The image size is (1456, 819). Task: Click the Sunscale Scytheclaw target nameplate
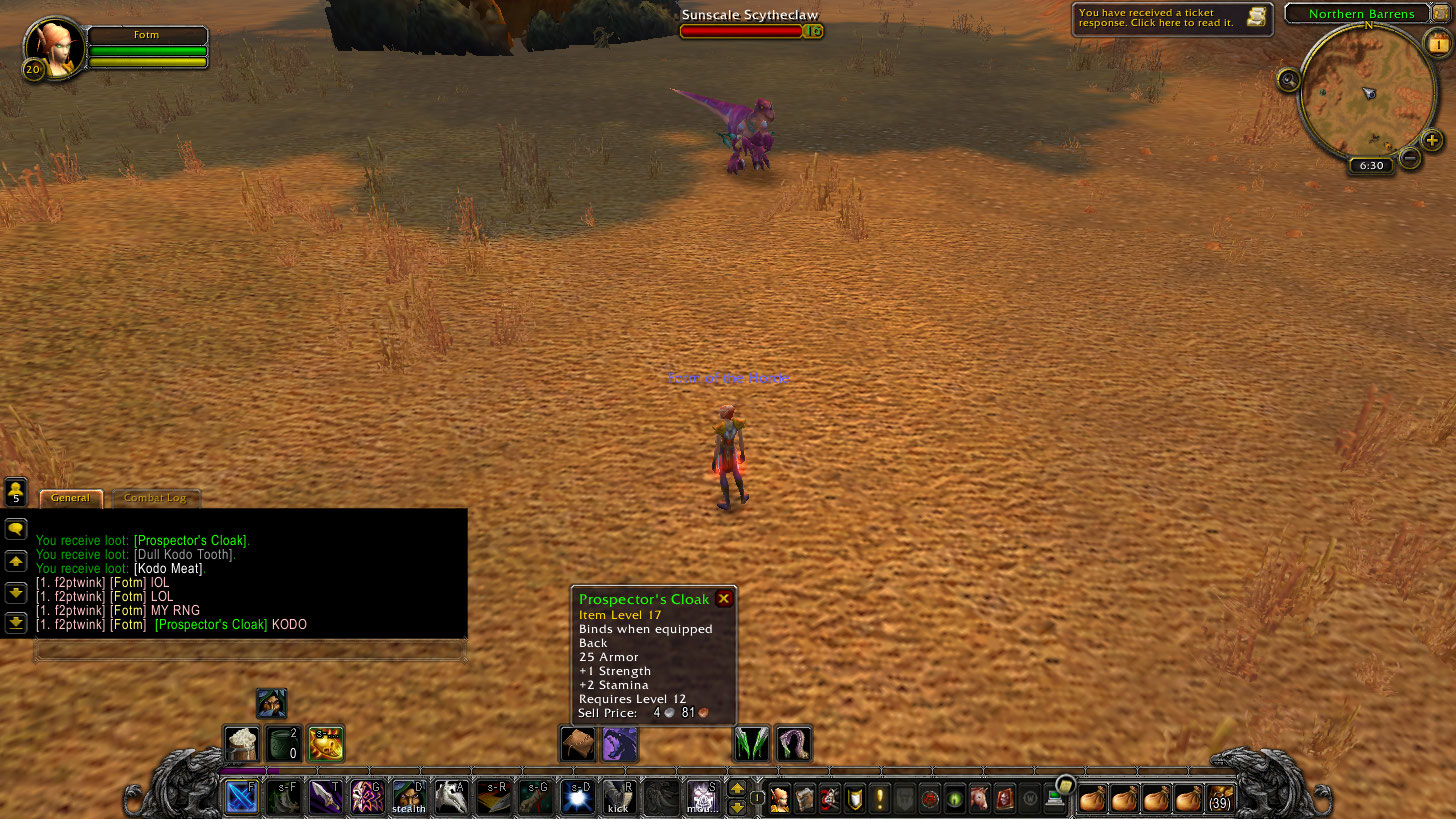point(750,16)
